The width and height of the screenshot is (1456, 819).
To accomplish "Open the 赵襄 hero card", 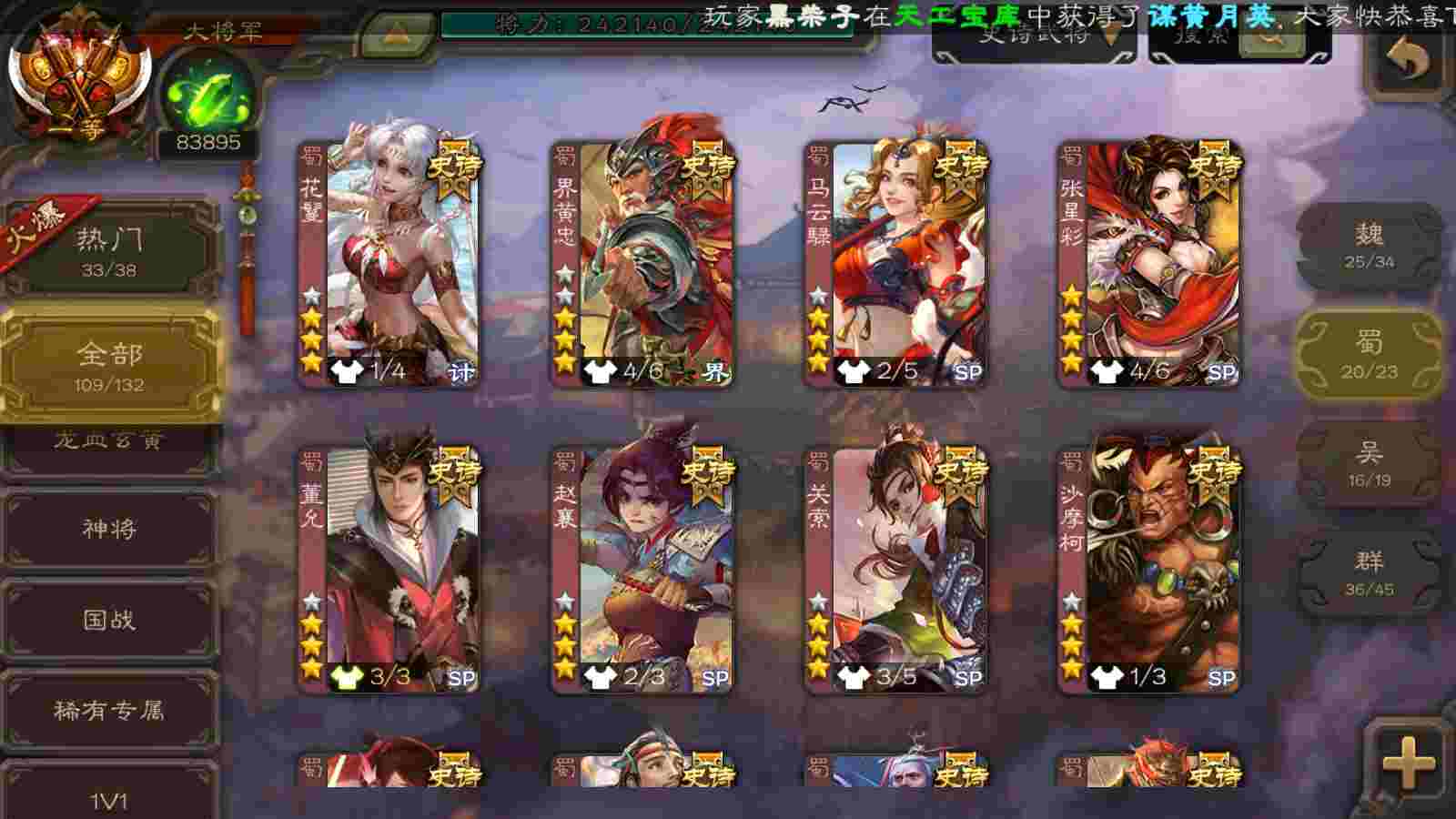I will (x=642, y=569).
